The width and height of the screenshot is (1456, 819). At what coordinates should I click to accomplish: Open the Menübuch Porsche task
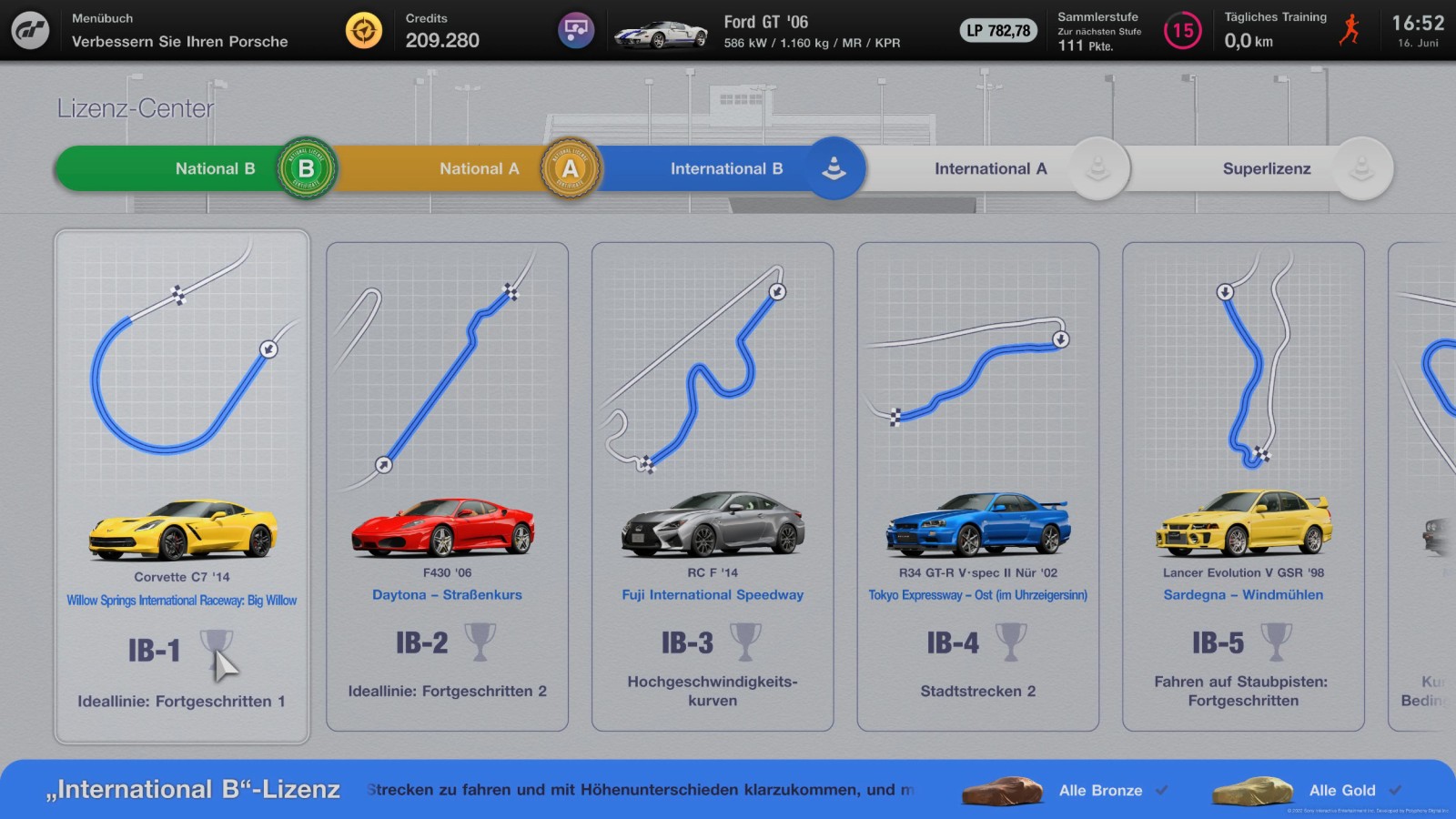pyautogui.click(x=179, y=31)
